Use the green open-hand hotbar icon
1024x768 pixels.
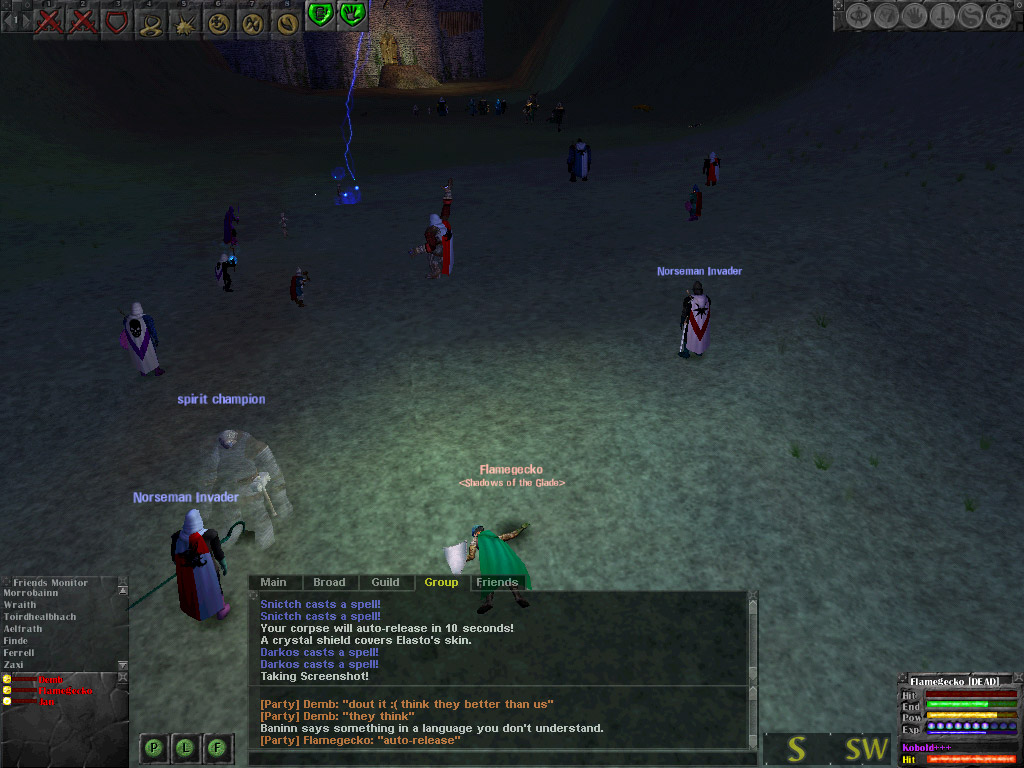coord(351,14)
